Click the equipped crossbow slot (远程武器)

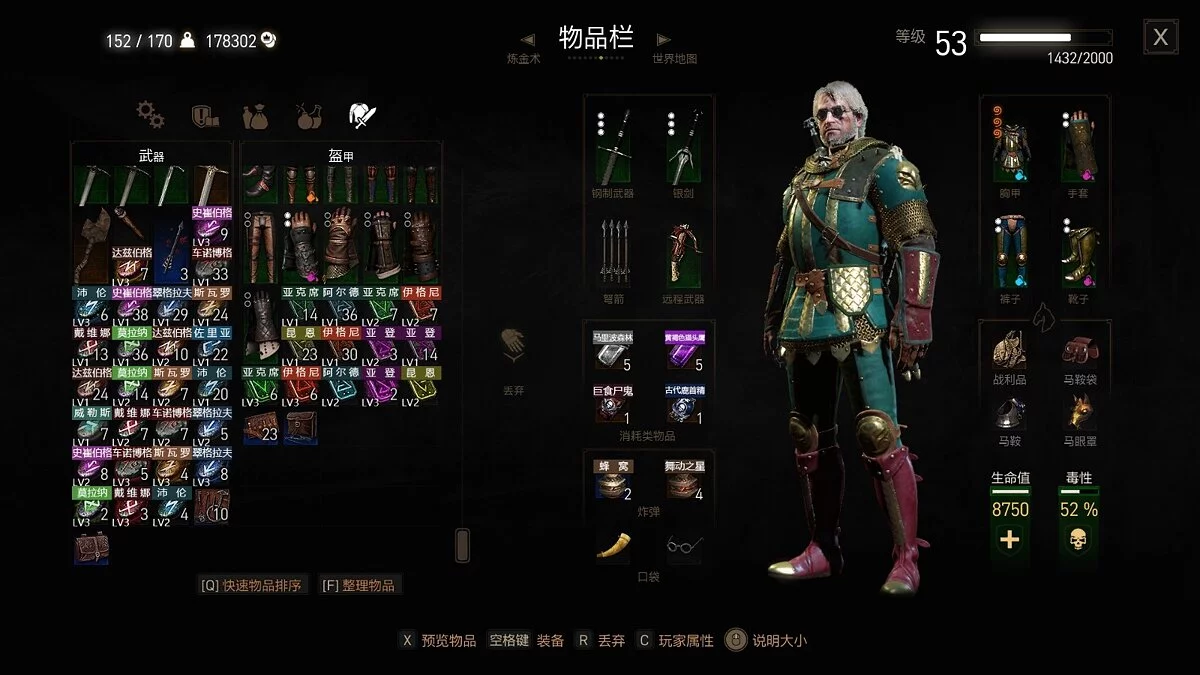[x=684, y=252]
